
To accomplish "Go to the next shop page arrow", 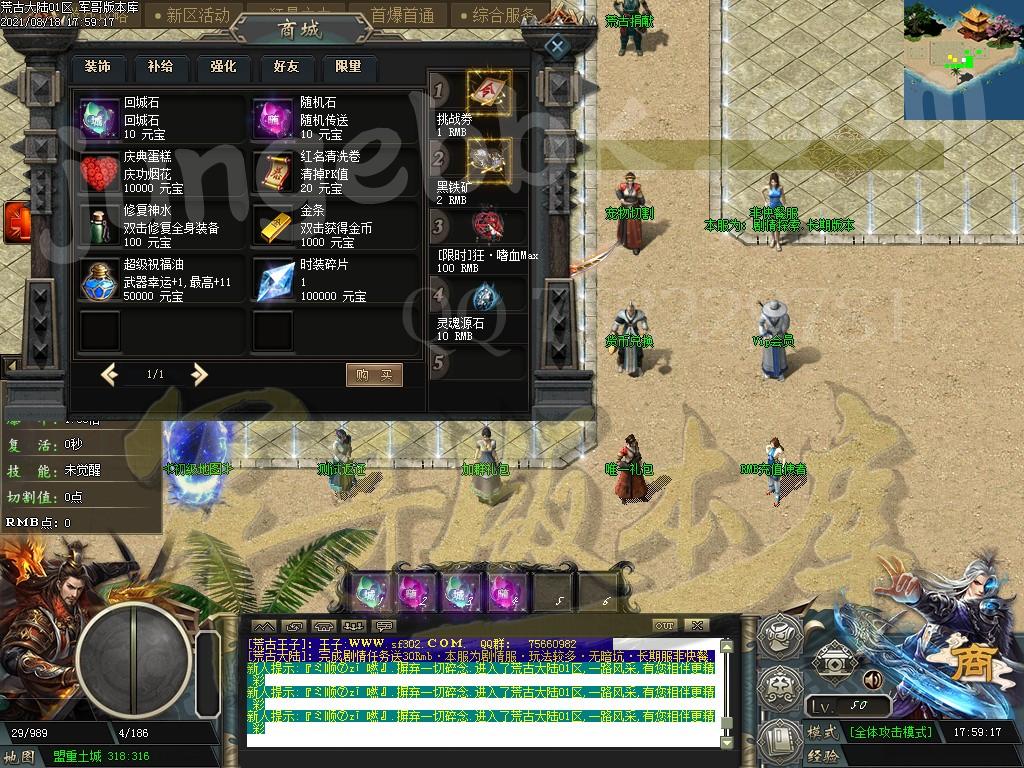I will [200, 375].
